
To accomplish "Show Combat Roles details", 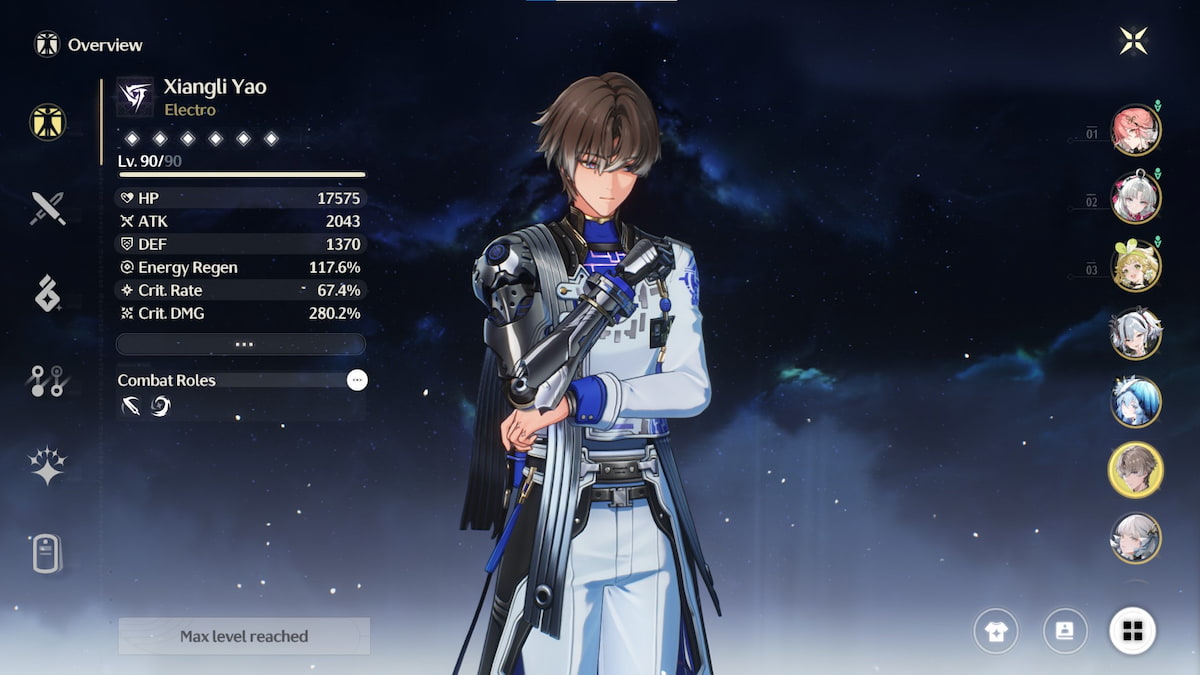I will click(357, 380).
